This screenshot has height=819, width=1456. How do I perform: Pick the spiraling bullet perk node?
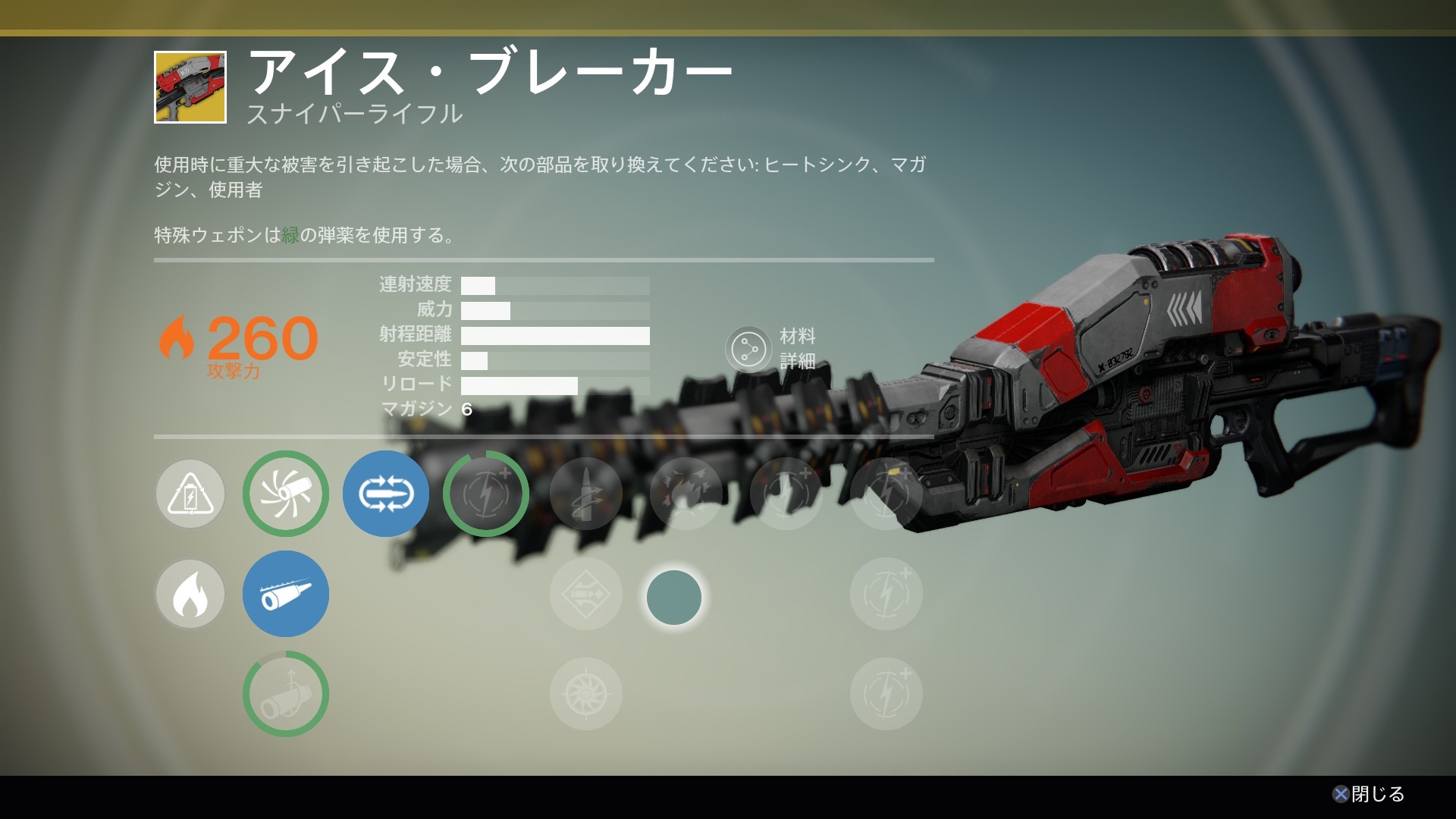(x=586, y=494)
